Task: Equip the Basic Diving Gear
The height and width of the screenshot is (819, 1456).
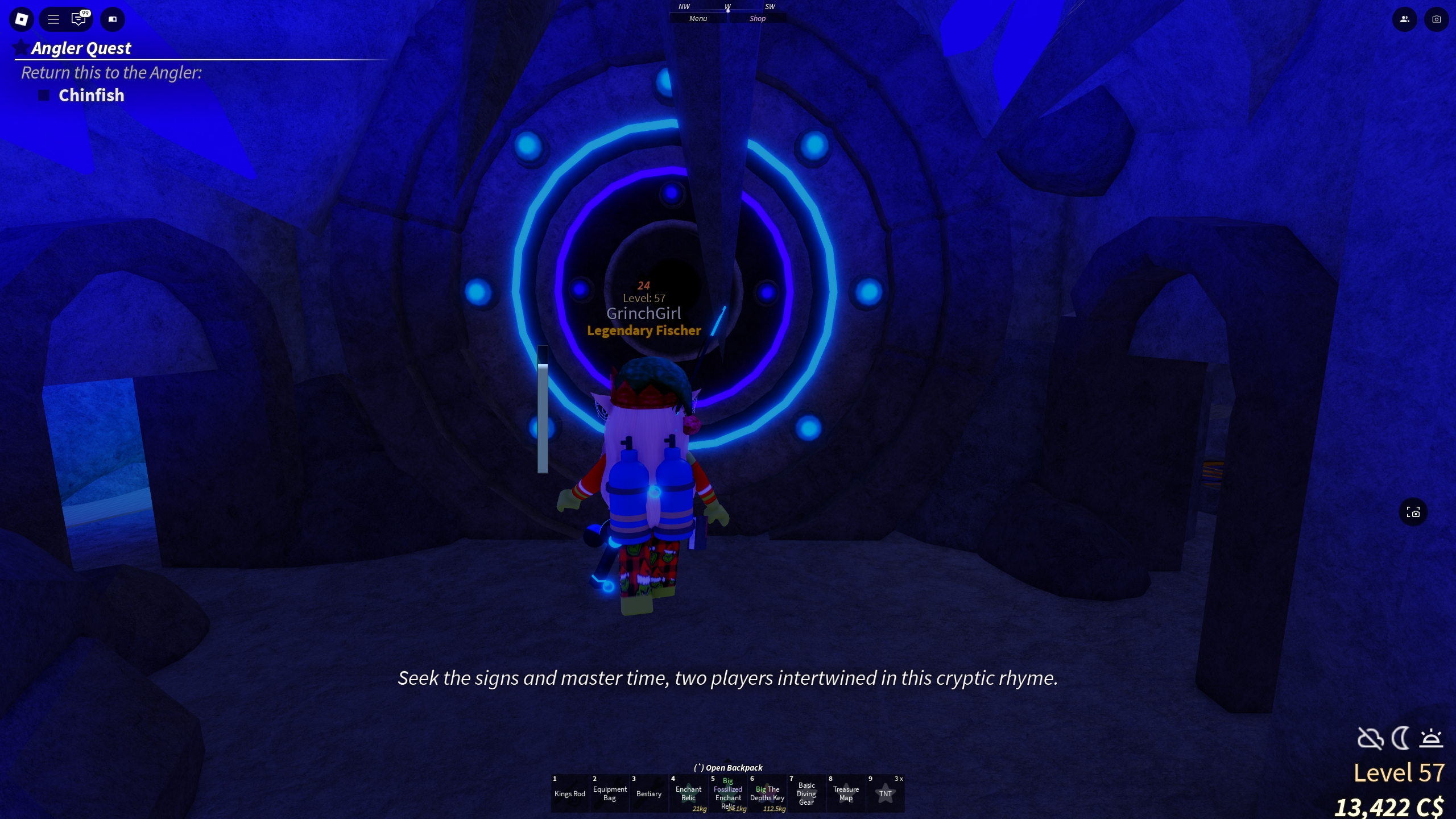Action: pyautogui.click(x=808, y=793)
